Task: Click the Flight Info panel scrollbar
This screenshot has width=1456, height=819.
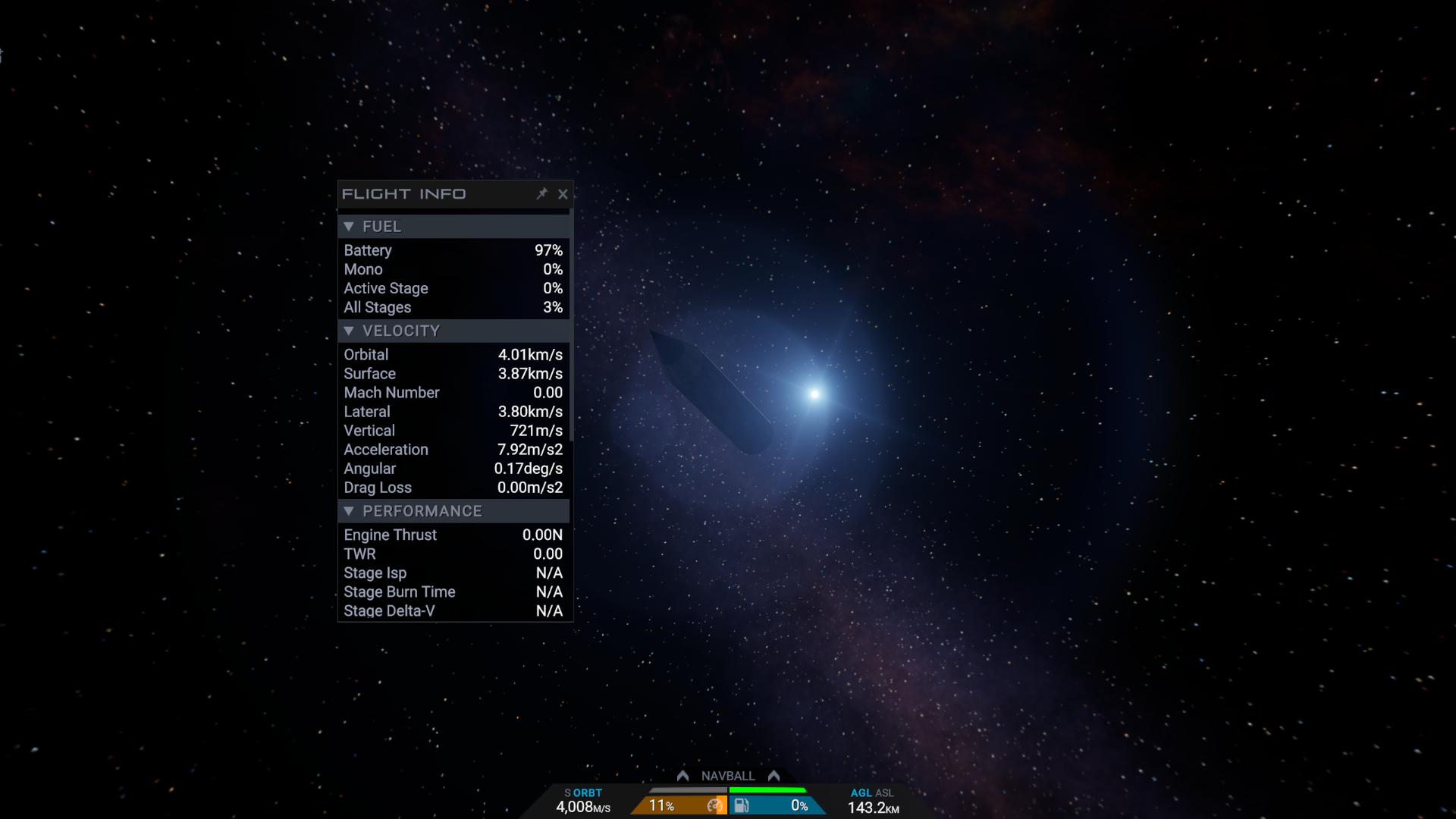Action: [570, 326]
